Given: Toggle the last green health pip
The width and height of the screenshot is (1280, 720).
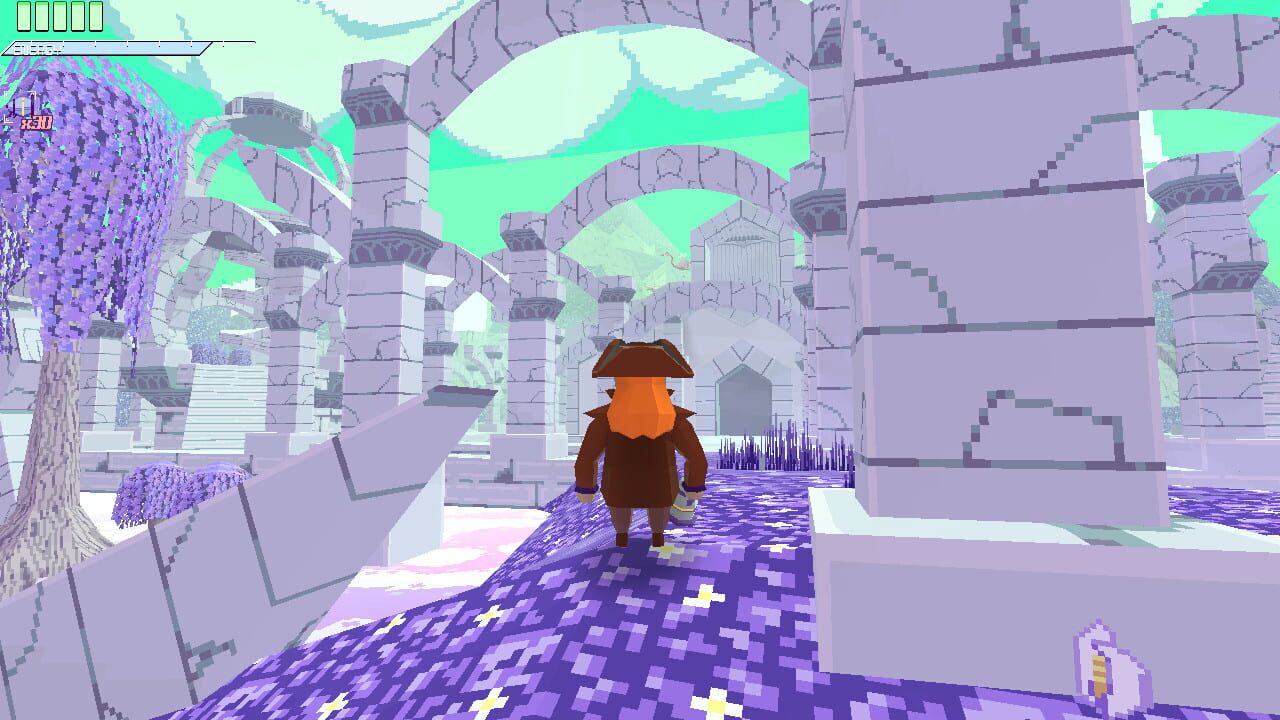Looking at the screenshot, I should click(x=96, y=16).
